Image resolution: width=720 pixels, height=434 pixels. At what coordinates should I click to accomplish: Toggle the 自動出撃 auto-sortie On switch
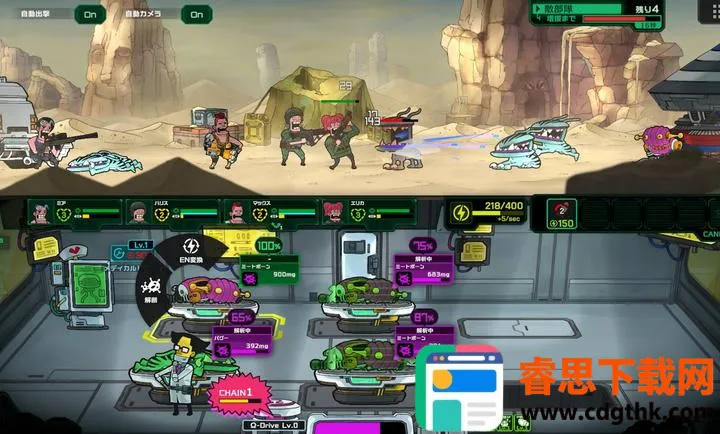(x=91, y=15)
